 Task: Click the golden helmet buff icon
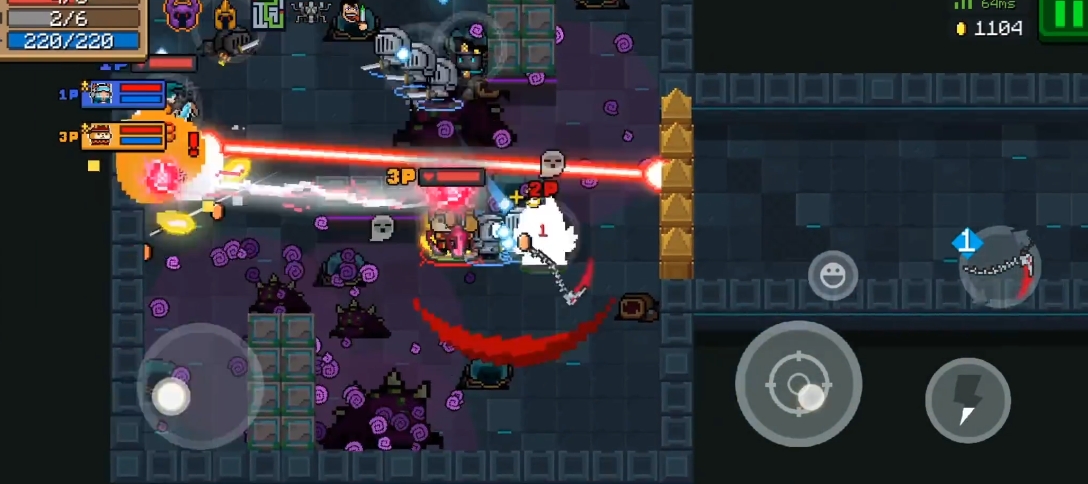[224, 14]
